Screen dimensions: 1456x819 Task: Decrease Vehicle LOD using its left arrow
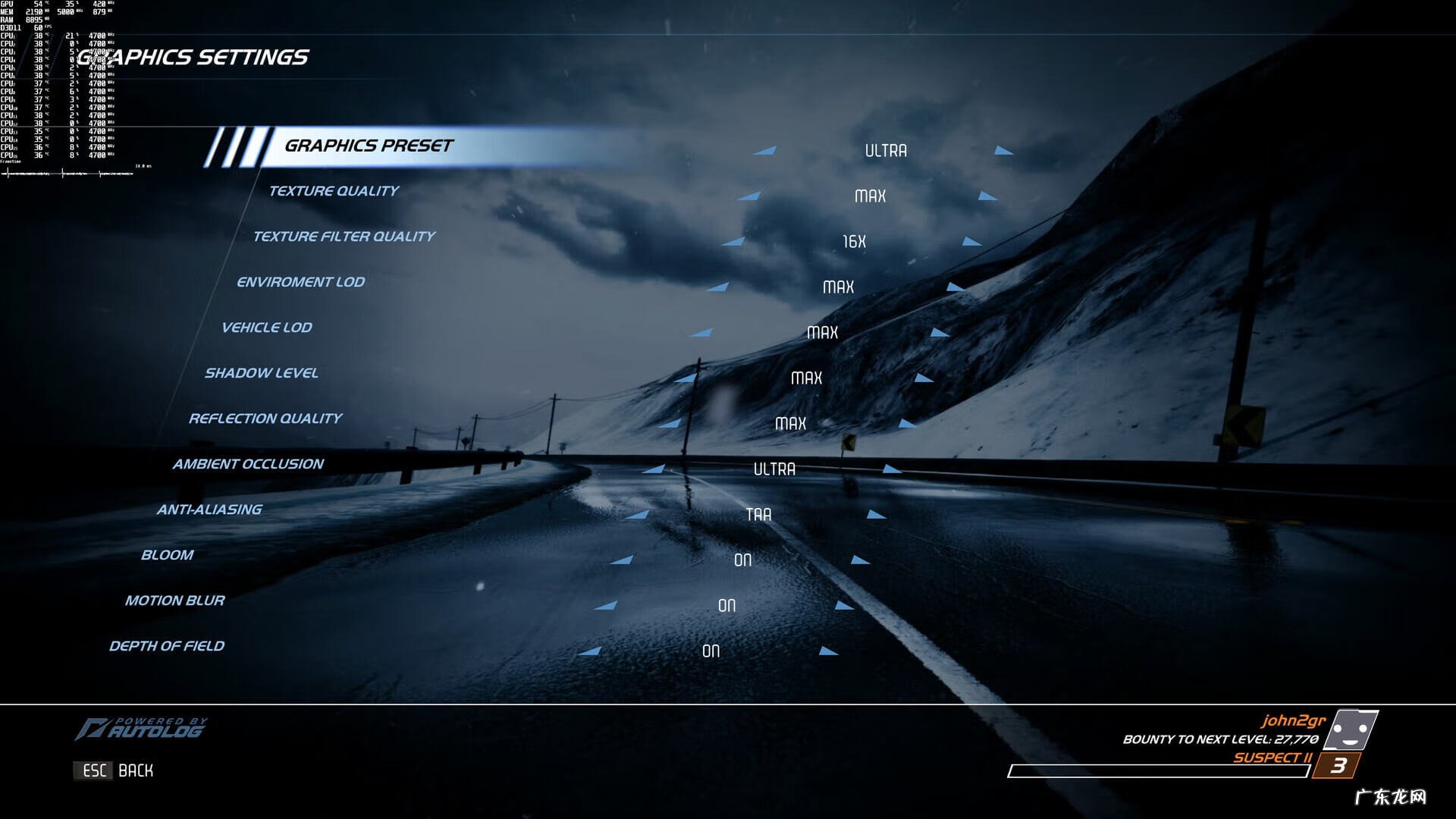point(701,333)
